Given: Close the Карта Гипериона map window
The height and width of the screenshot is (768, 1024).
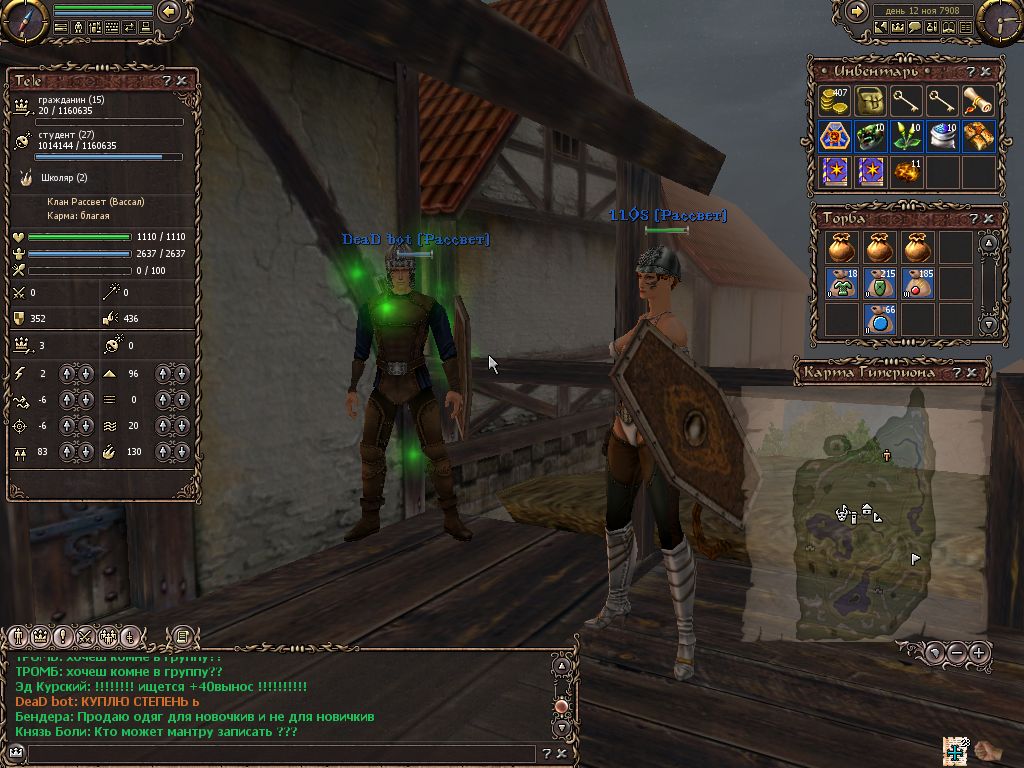Looking at the screenshot, I should point(973,373).
